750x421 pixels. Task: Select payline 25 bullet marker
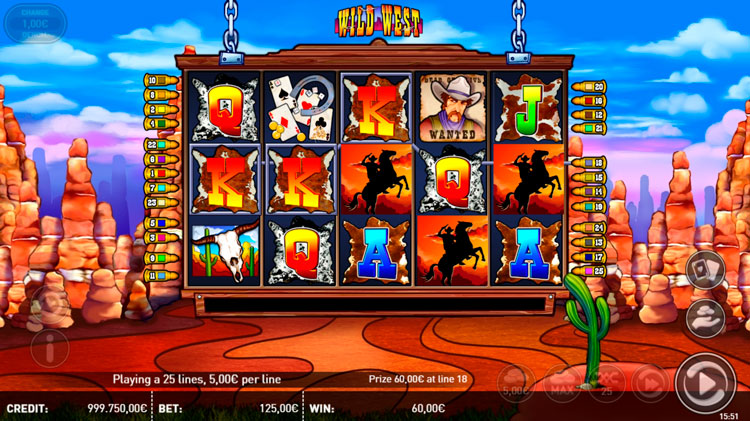tap(588, 270)
